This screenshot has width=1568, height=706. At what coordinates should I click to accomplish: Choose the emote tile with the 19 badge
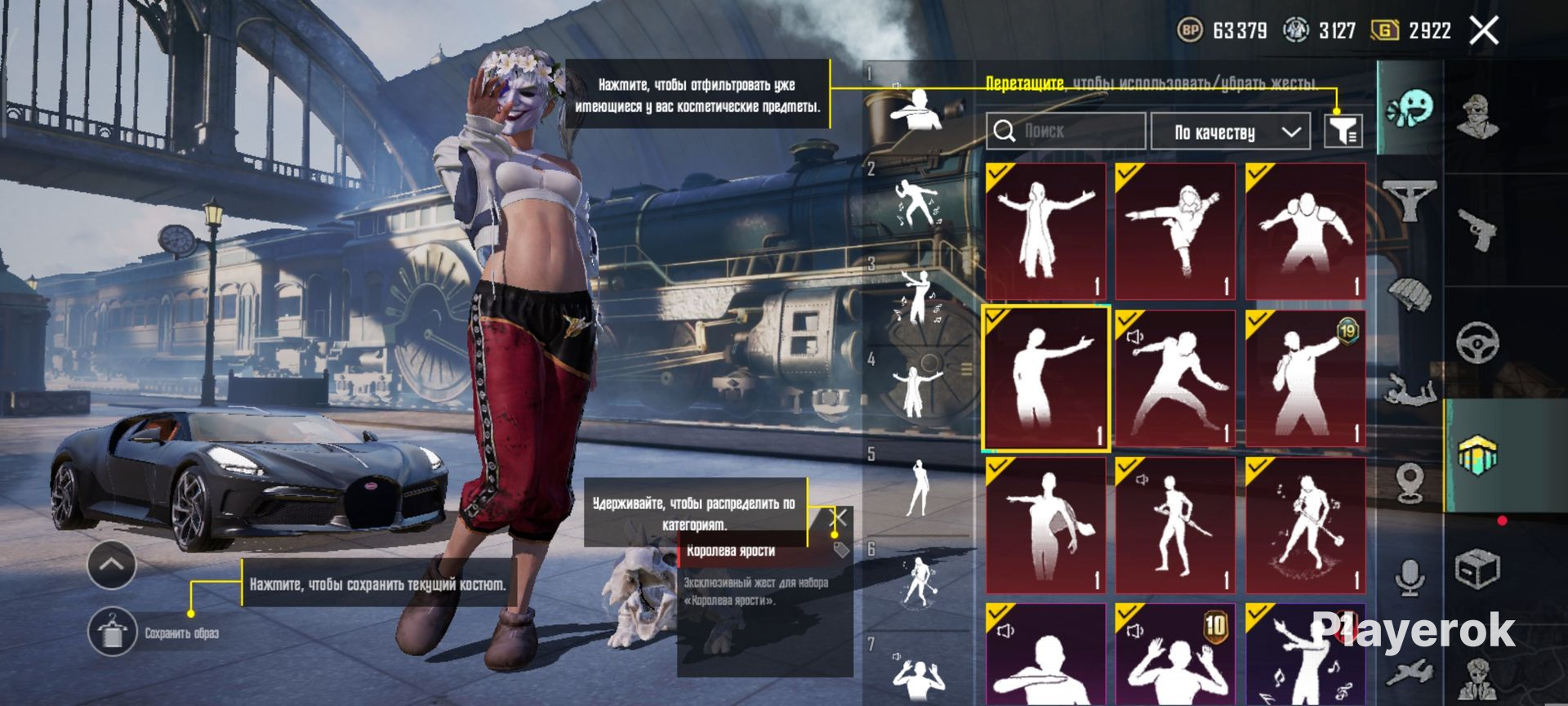(x=1305, y=378)
